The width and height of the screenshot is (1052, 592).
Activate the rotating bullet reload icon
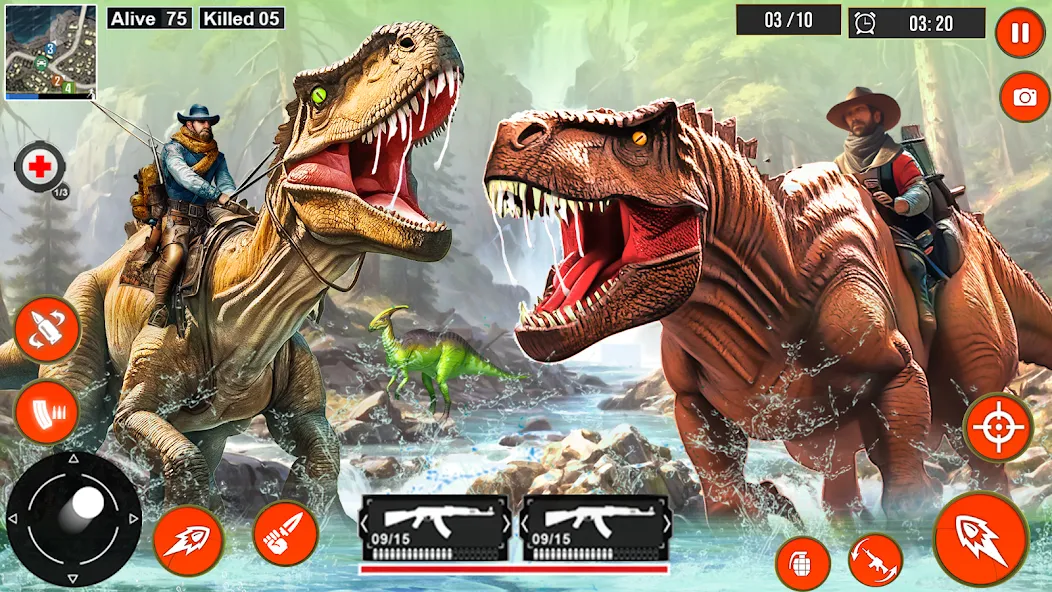(x=47, y=329)
